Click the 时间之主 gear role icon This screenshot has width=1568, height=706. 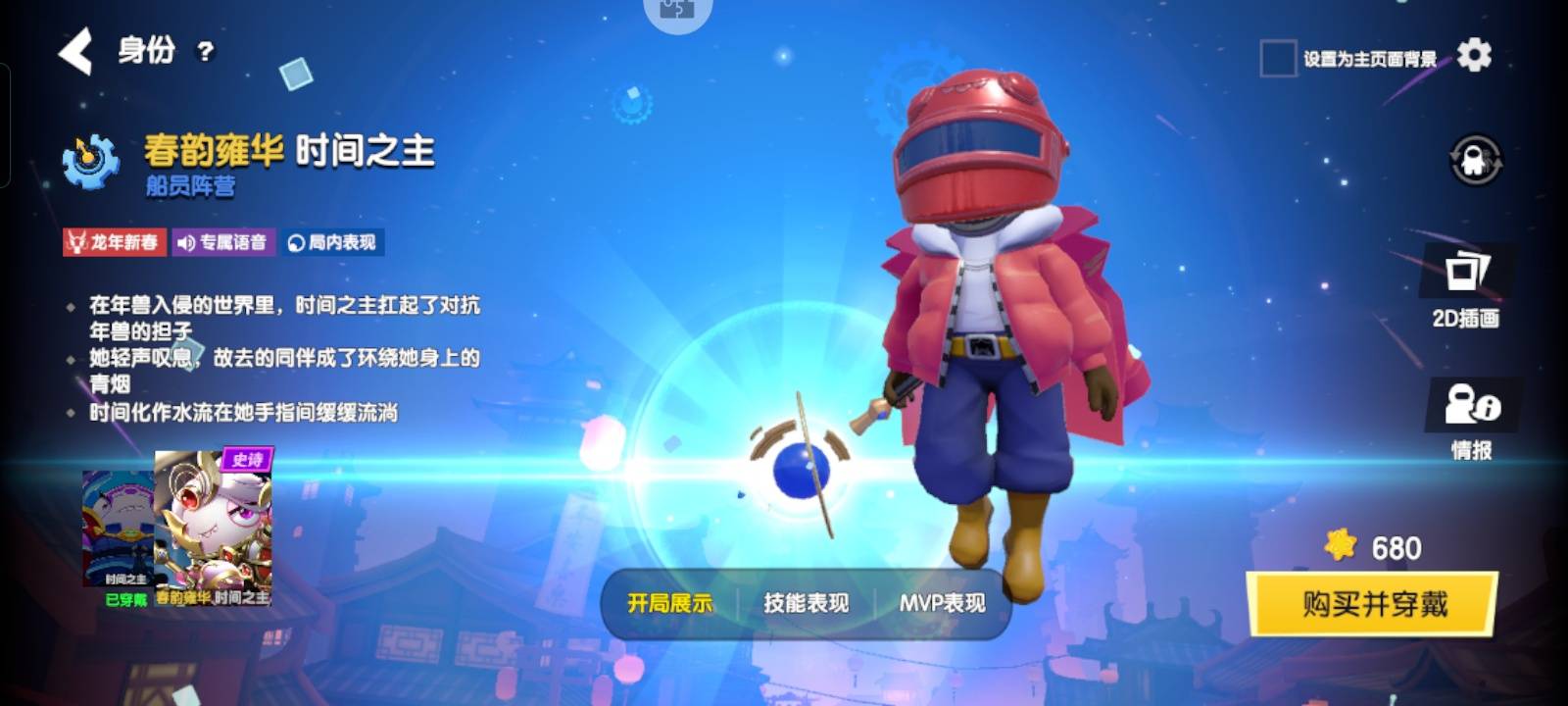click(91, 160)
